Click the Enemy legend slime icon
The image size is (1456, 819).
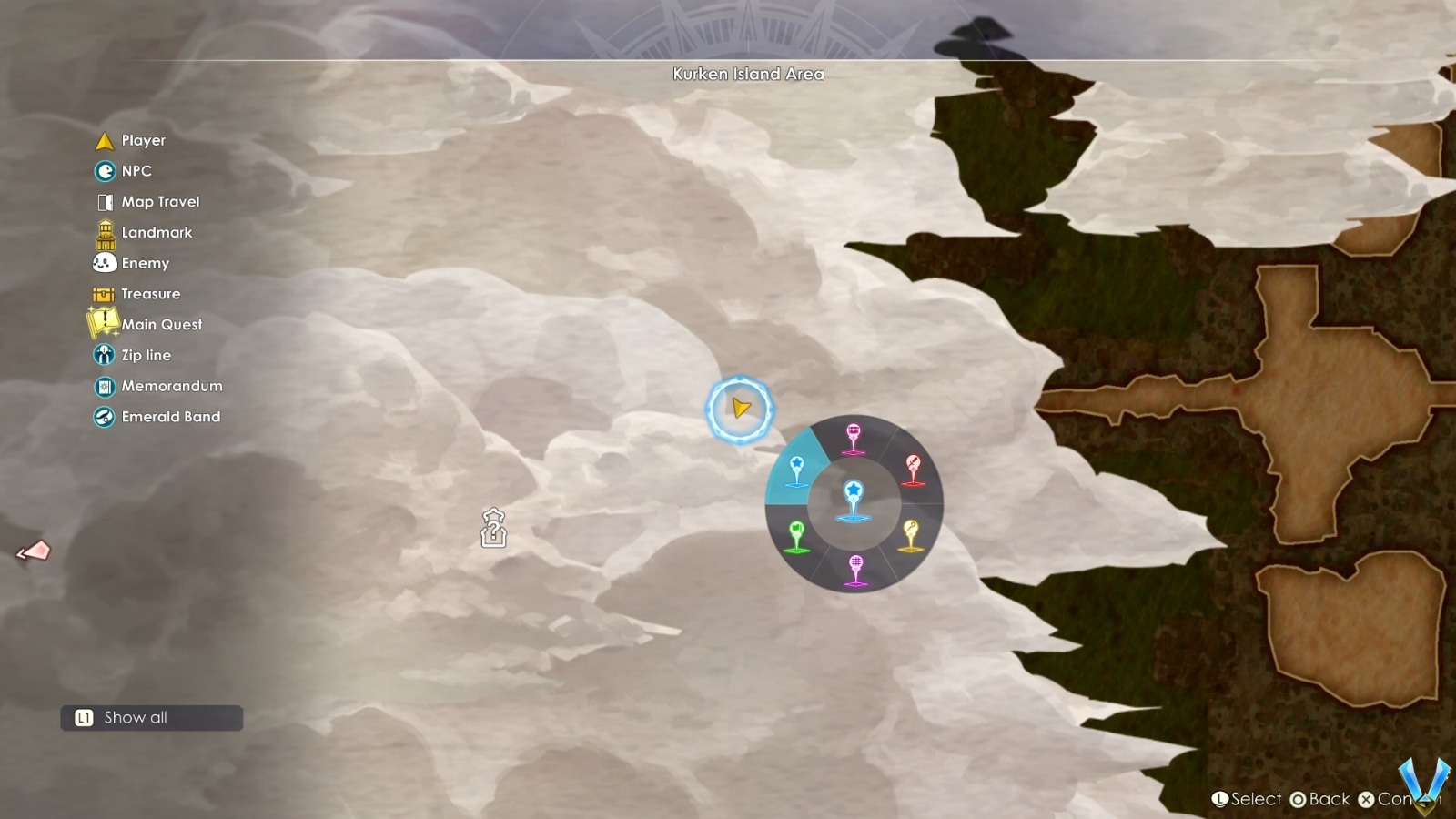point(104,263)
